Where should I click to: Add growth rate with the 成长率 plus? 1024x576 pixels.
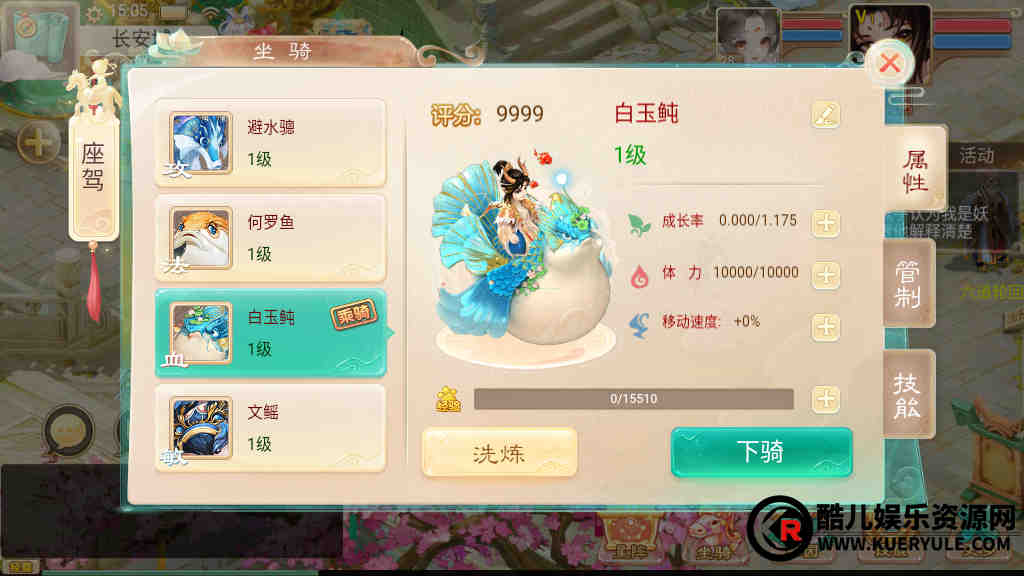(x=825, y=222)
